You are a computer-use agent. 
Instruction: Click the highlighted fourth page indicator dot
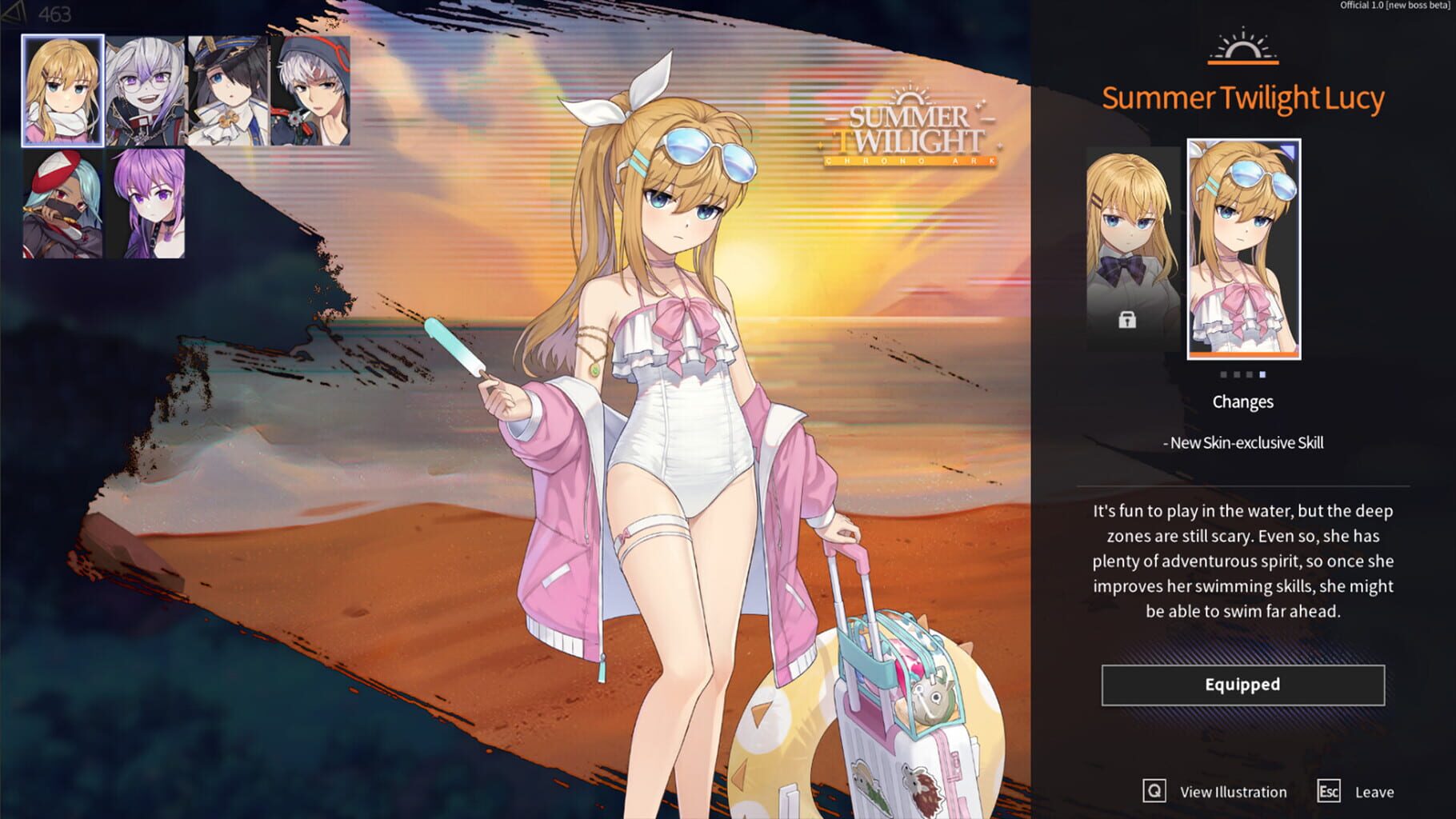tap(1262, 374)
